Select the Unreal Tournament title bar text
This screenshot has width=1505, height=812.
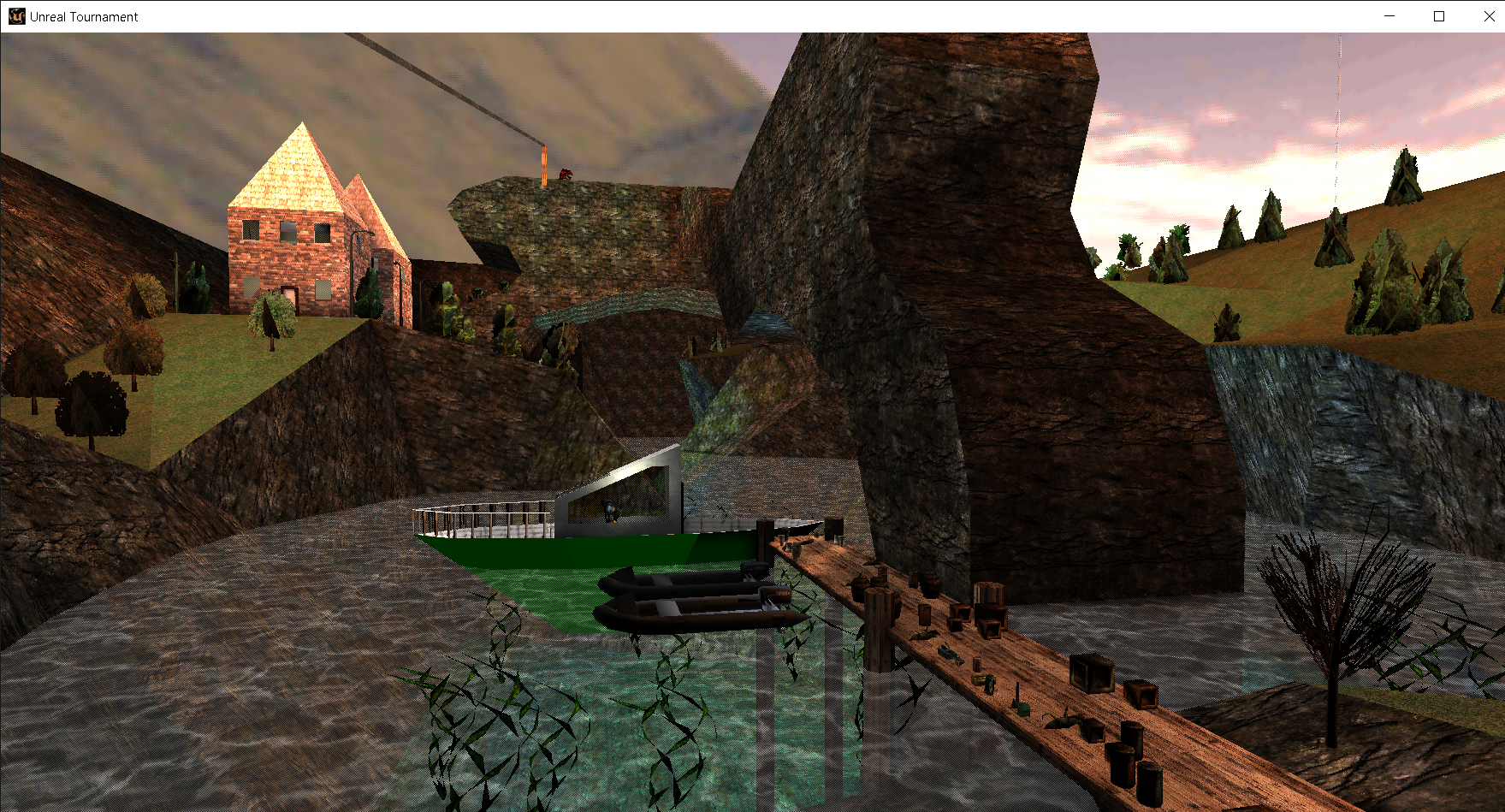pyautogui.click(x=83, y=15)
